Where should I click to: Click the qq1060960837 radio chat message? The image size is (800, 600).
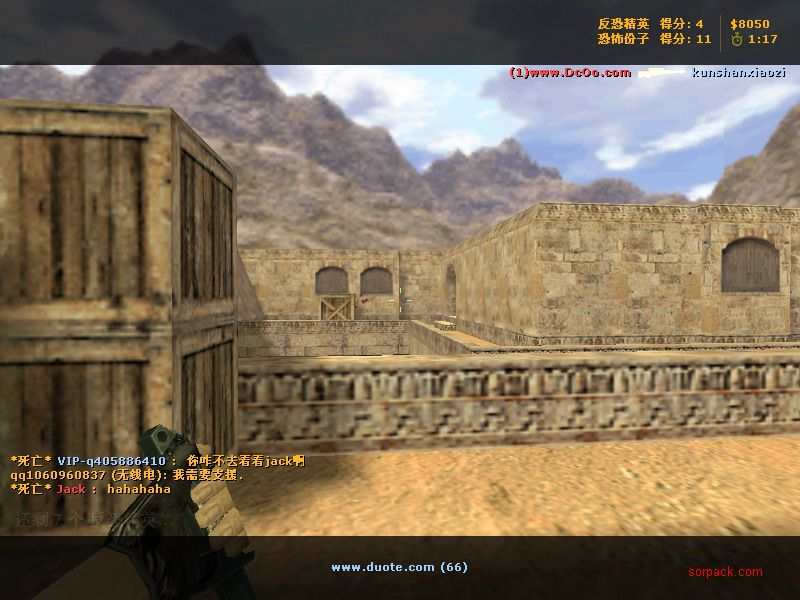point(127,475)
